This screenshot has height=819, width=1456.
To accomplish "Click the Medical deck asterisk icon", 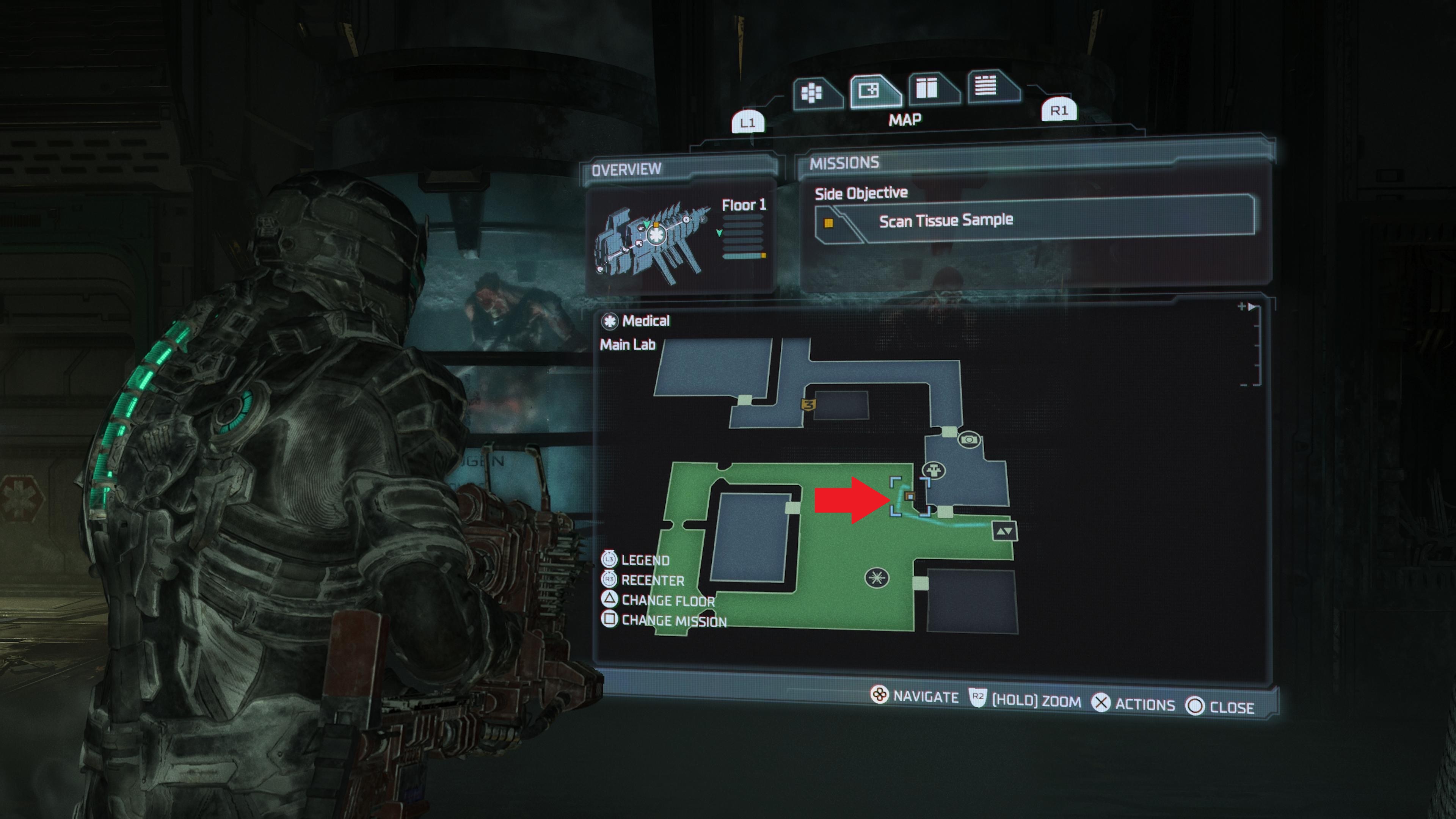I will coord(610,321).
